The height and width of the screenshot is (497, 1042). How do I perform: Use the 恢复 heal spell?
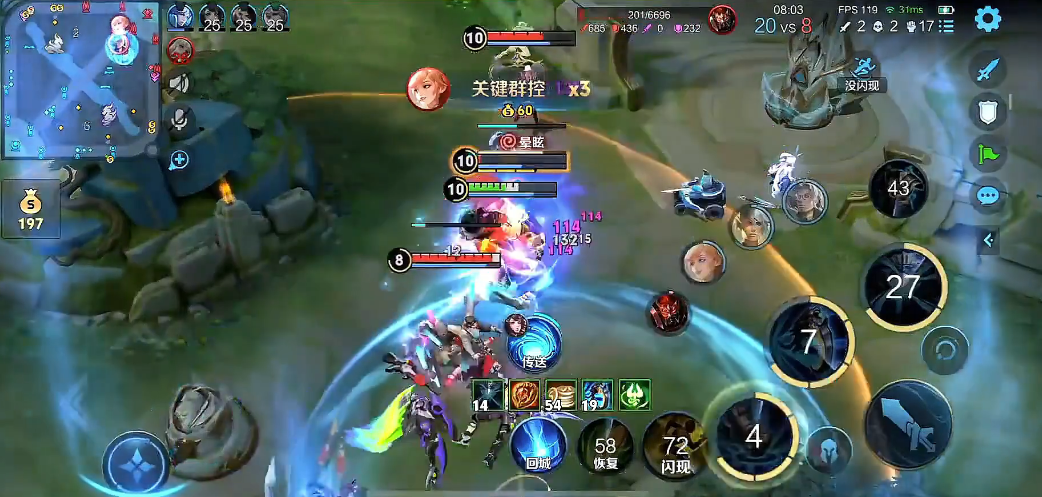[605, 448]
